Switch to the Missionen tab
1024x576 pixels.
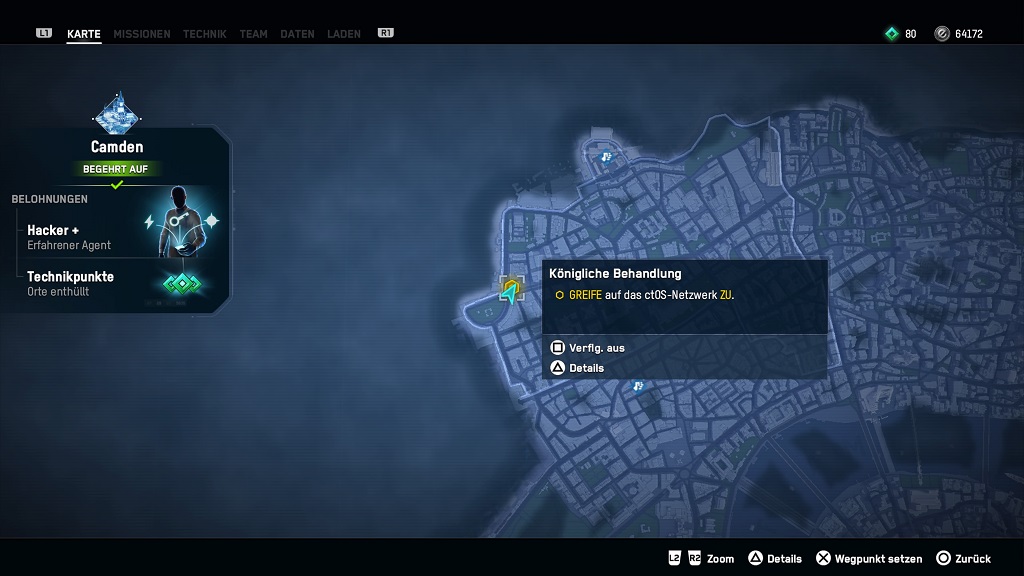(141, 34)
